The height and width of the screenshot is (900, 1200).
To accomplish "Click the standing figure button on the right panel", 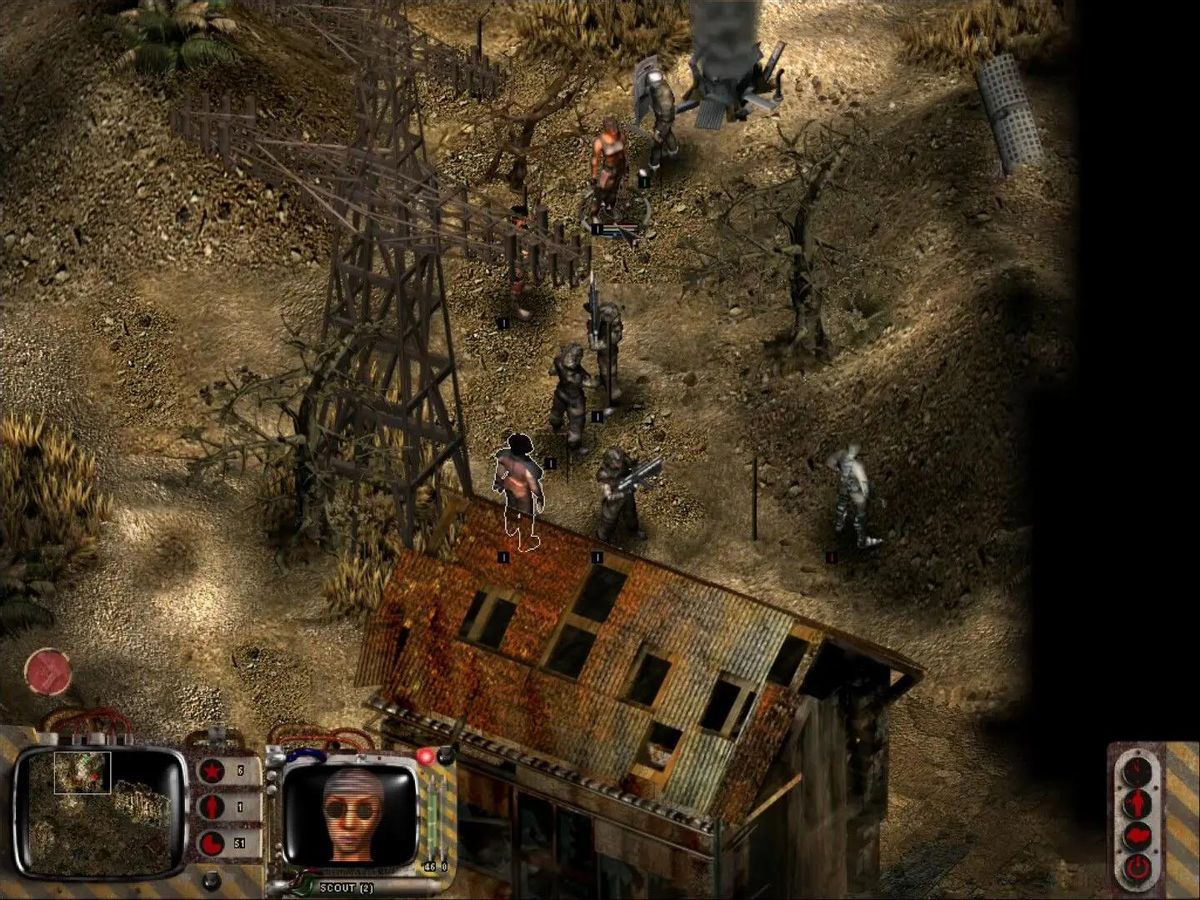I will [x=1137, y=803].
